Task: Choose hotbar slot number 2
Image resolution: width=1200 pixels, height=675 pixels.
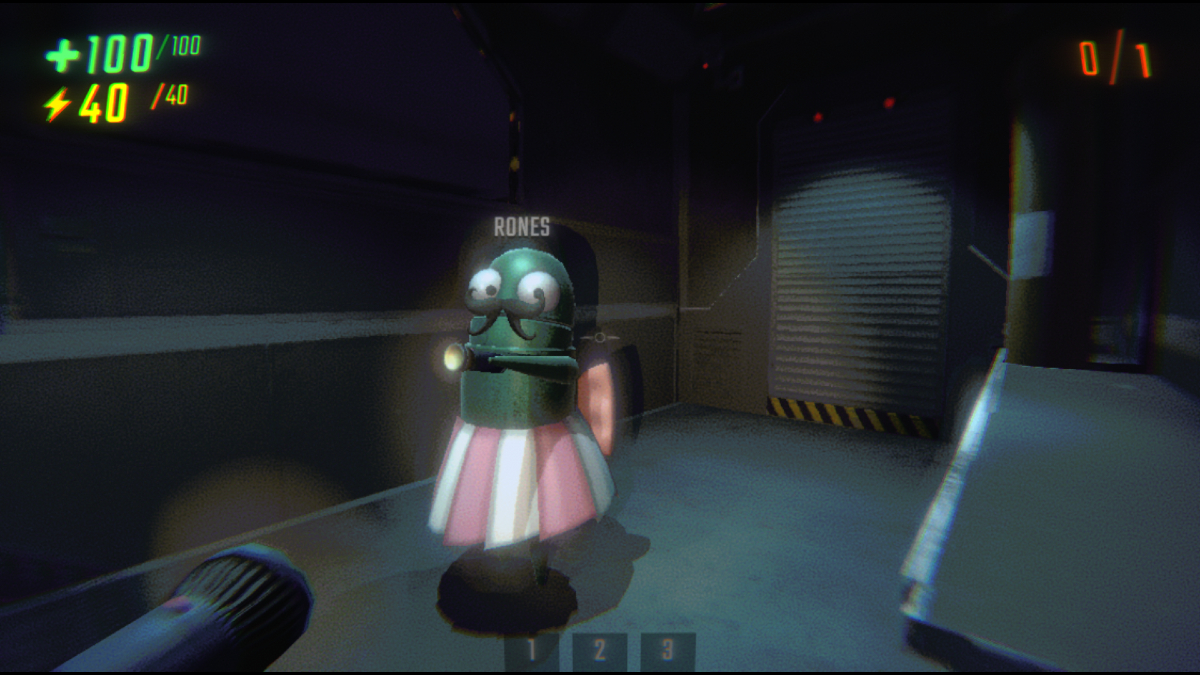Action: click(599, 651)
